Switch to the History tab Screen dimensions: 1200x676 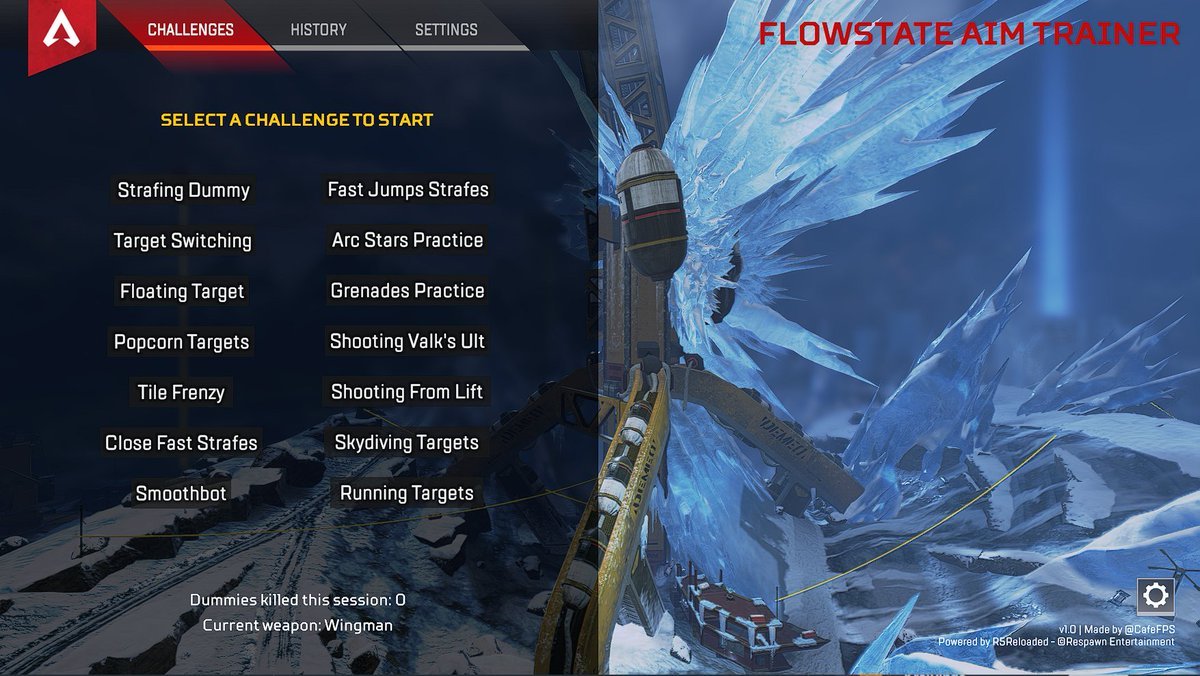coord(318,30)
